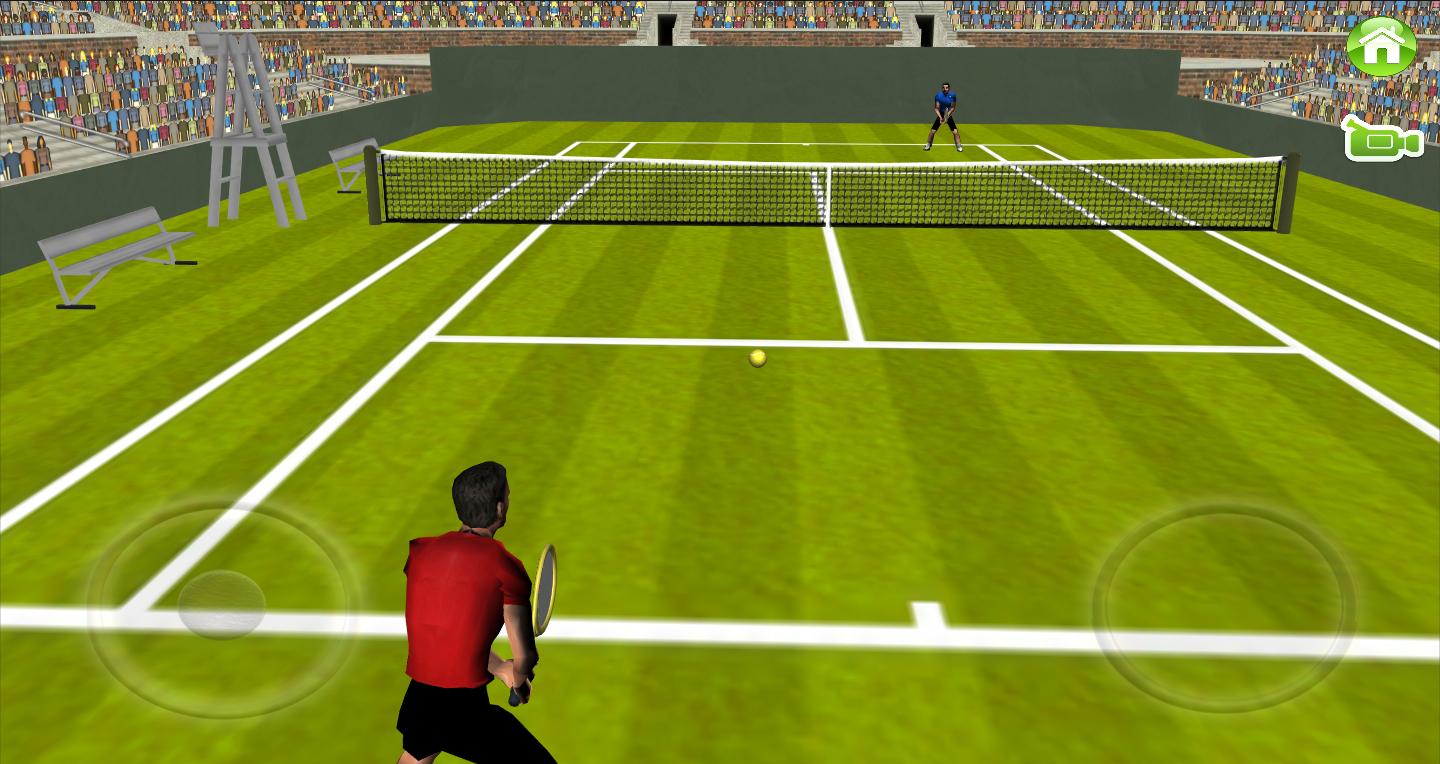This screenshot has width=1440, height=764.
Task: Click the tennis ball in mid-court
Action: (x=757, y=357)
